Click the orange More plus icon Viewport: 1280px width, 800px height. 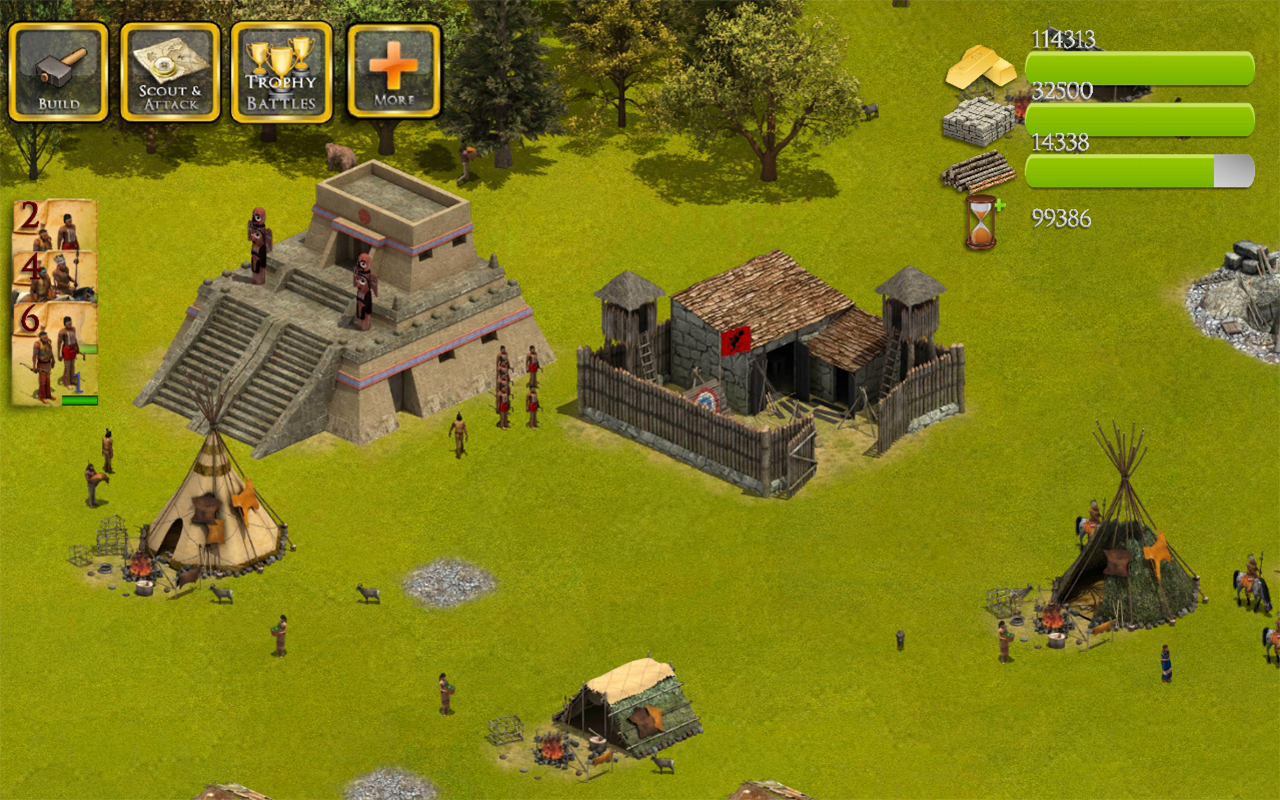tap(392, 65)
